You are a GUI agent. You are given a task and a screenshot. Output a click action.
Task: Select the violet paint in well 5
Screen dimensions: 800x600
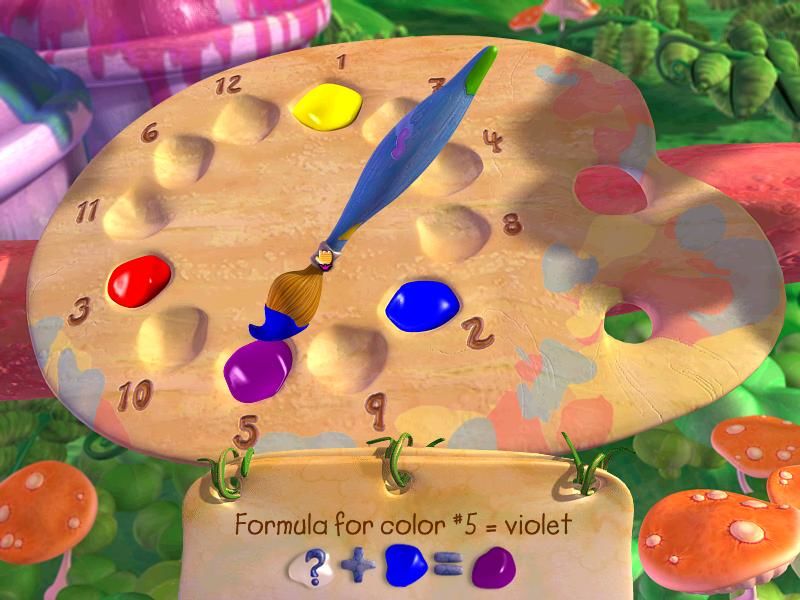(257, 368)
